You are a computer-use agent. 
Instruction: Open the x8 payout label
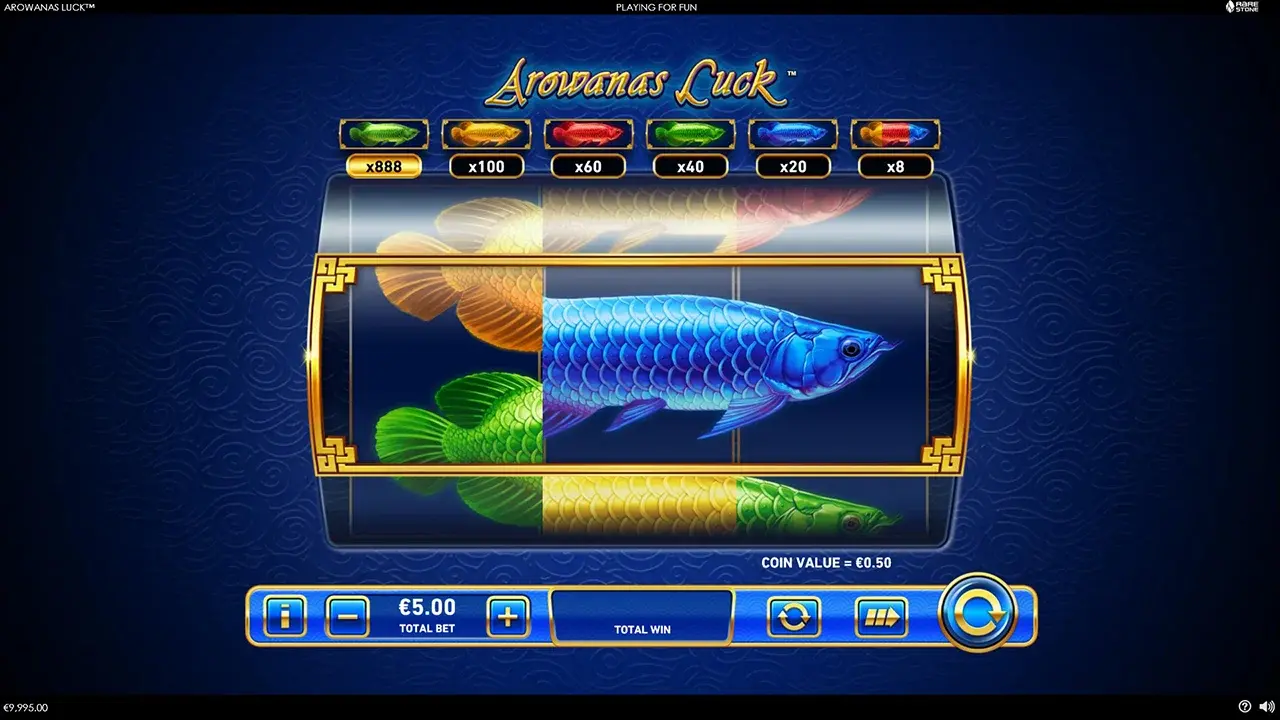[895, 166]
